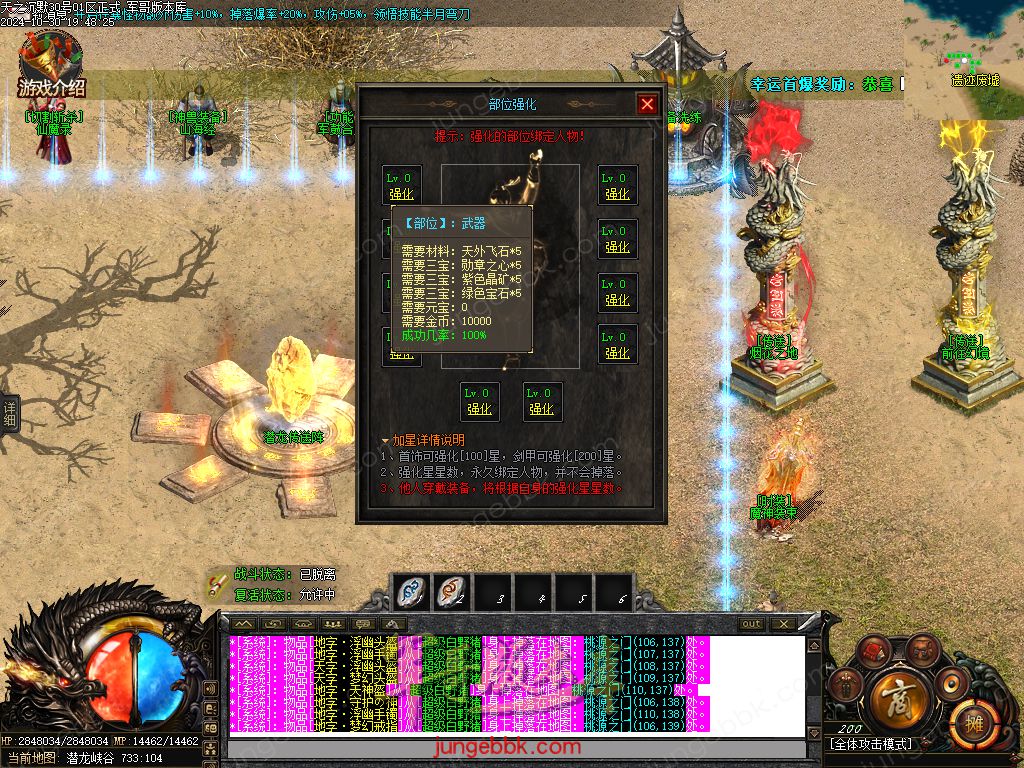Click the minimap showing 遗迹废墟
Viewport: 1024px width, 768px height.
click(963, 58)
